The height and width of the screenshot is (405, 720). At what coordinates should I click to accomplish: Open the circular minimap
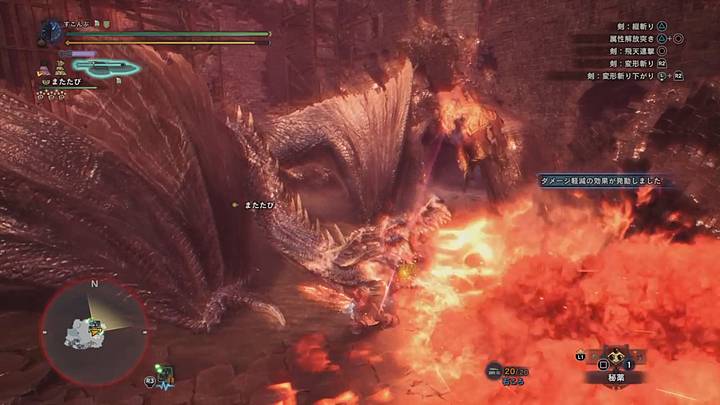coord(93,329)
